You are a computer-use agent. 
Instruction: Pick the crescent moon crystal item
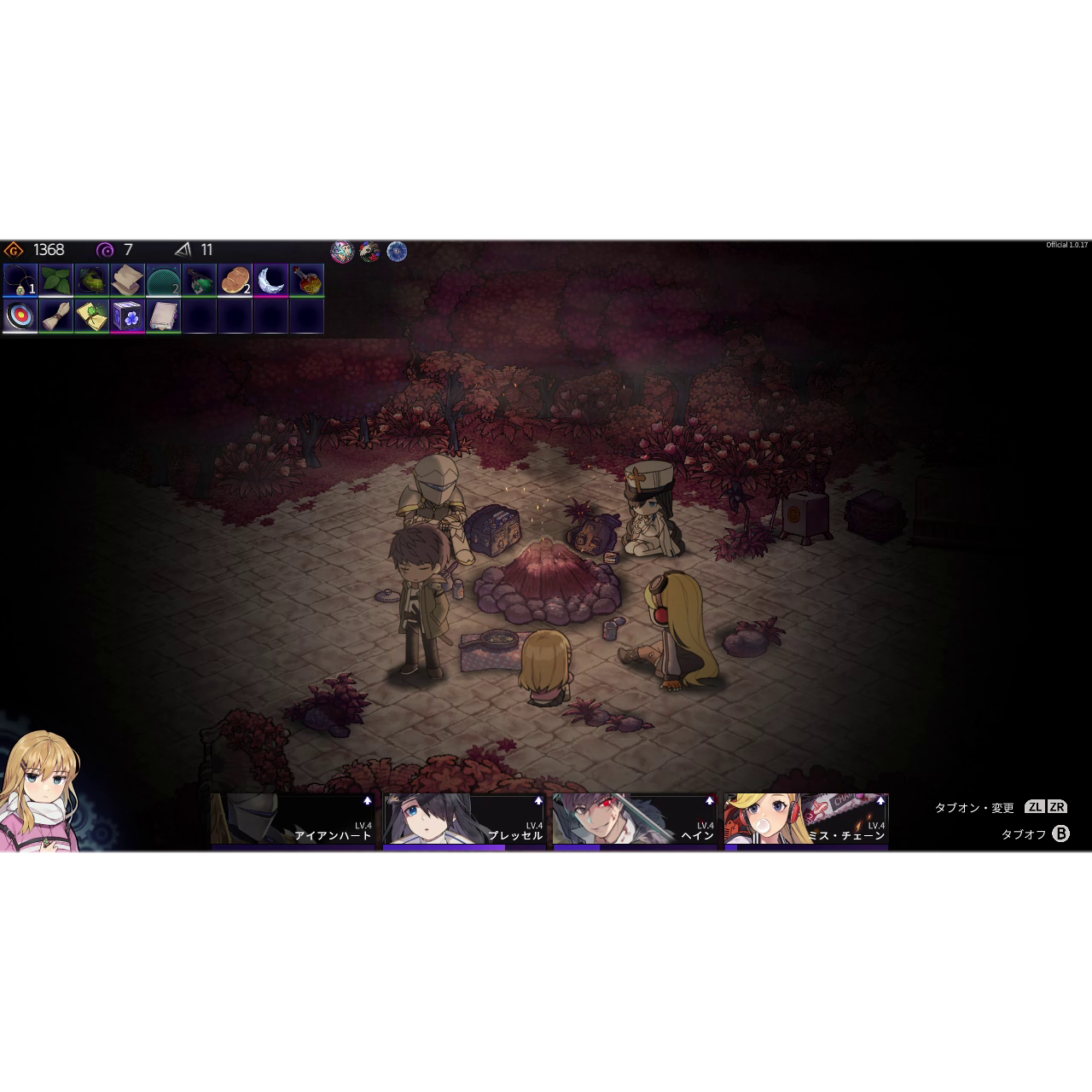pyautogui.click(x=271, y=282)
